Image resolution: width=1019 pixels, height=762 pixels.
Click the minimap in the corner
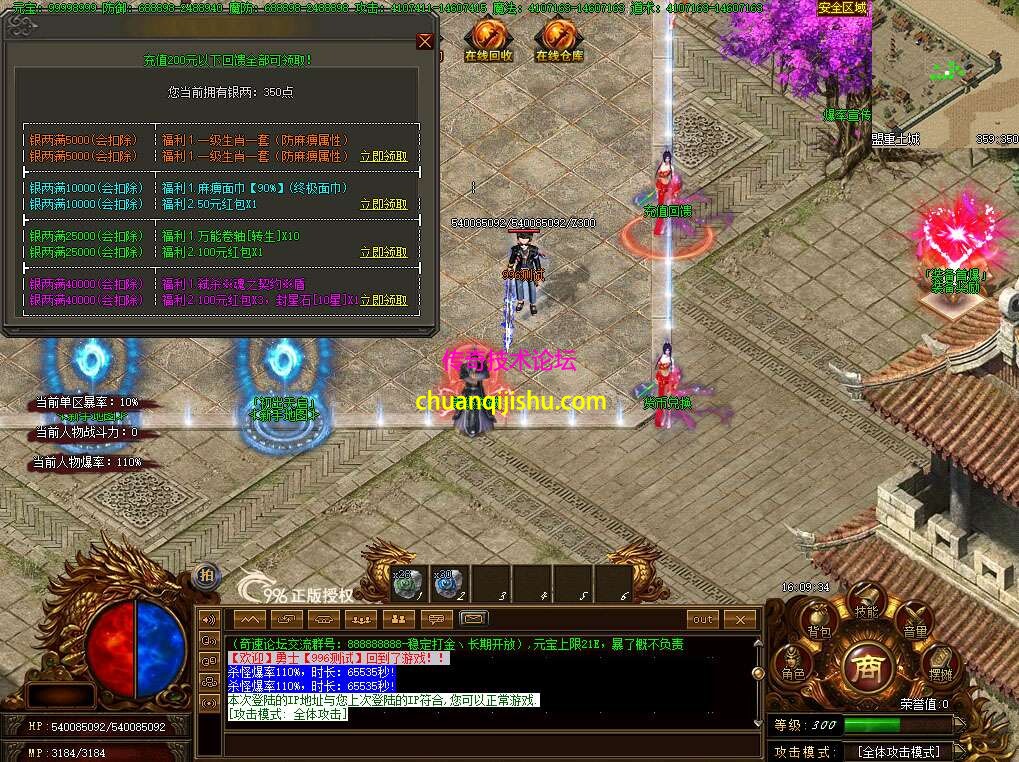click(x=945, y=75)
